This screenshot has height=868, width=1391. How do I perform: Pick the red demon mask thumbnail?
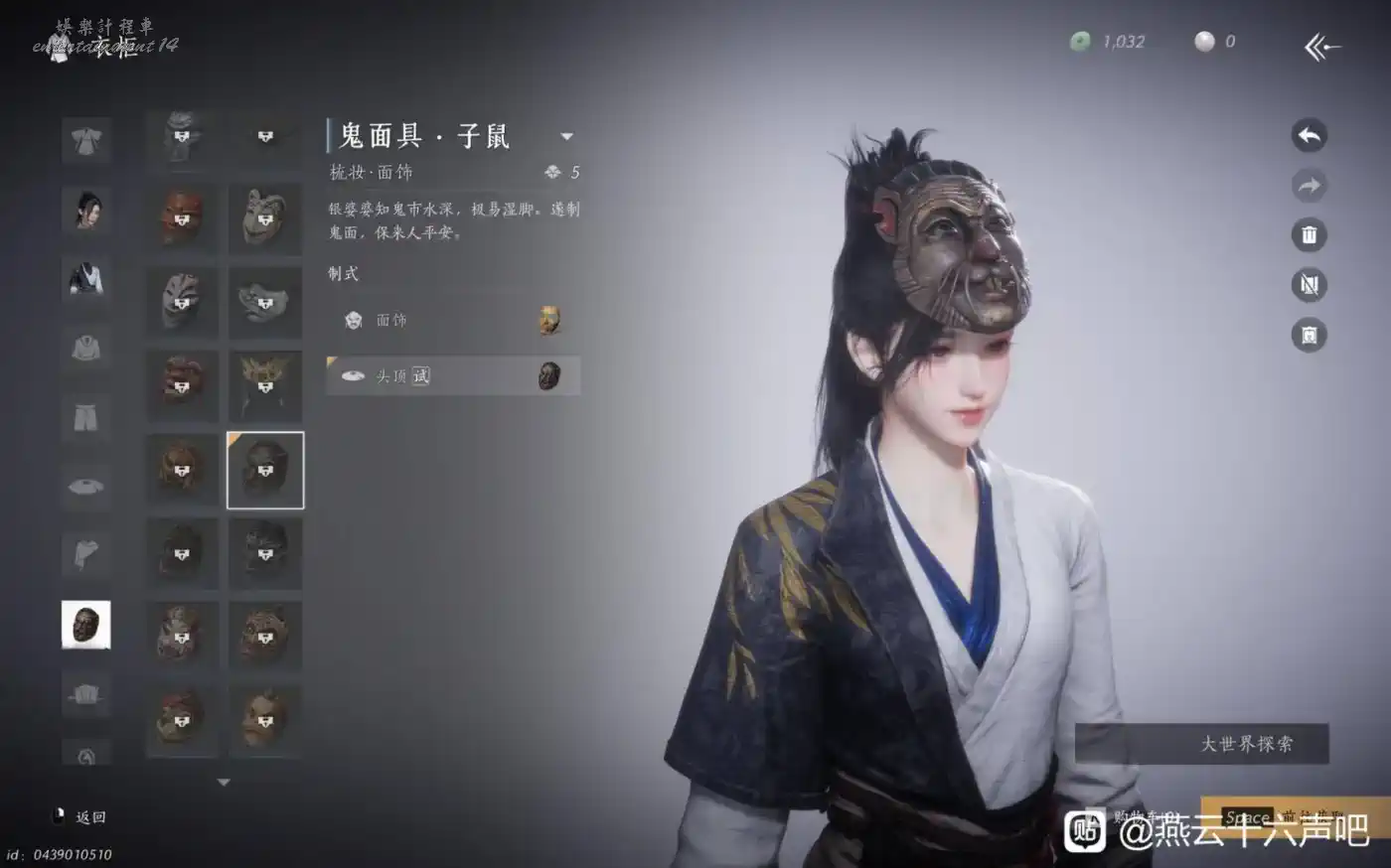182,218
